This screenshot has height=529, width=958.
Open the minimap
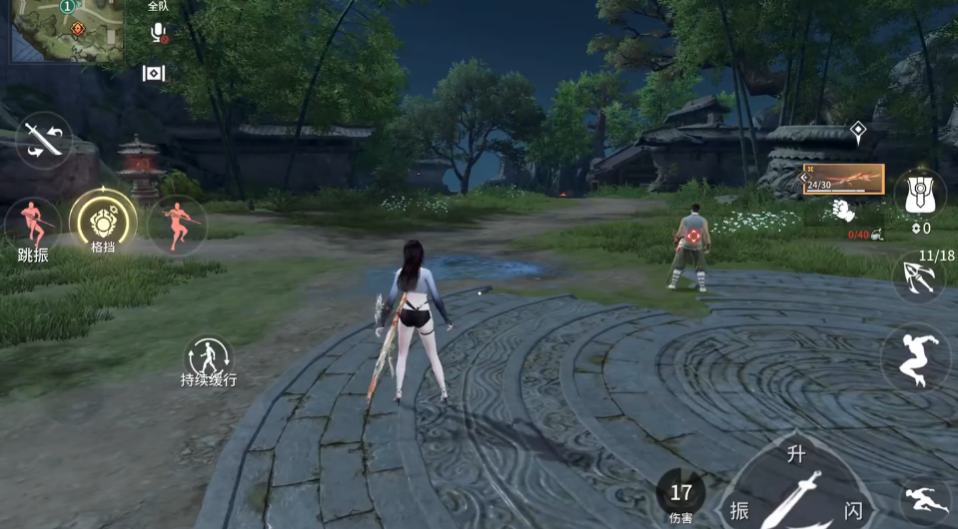[x=66, y=31]
